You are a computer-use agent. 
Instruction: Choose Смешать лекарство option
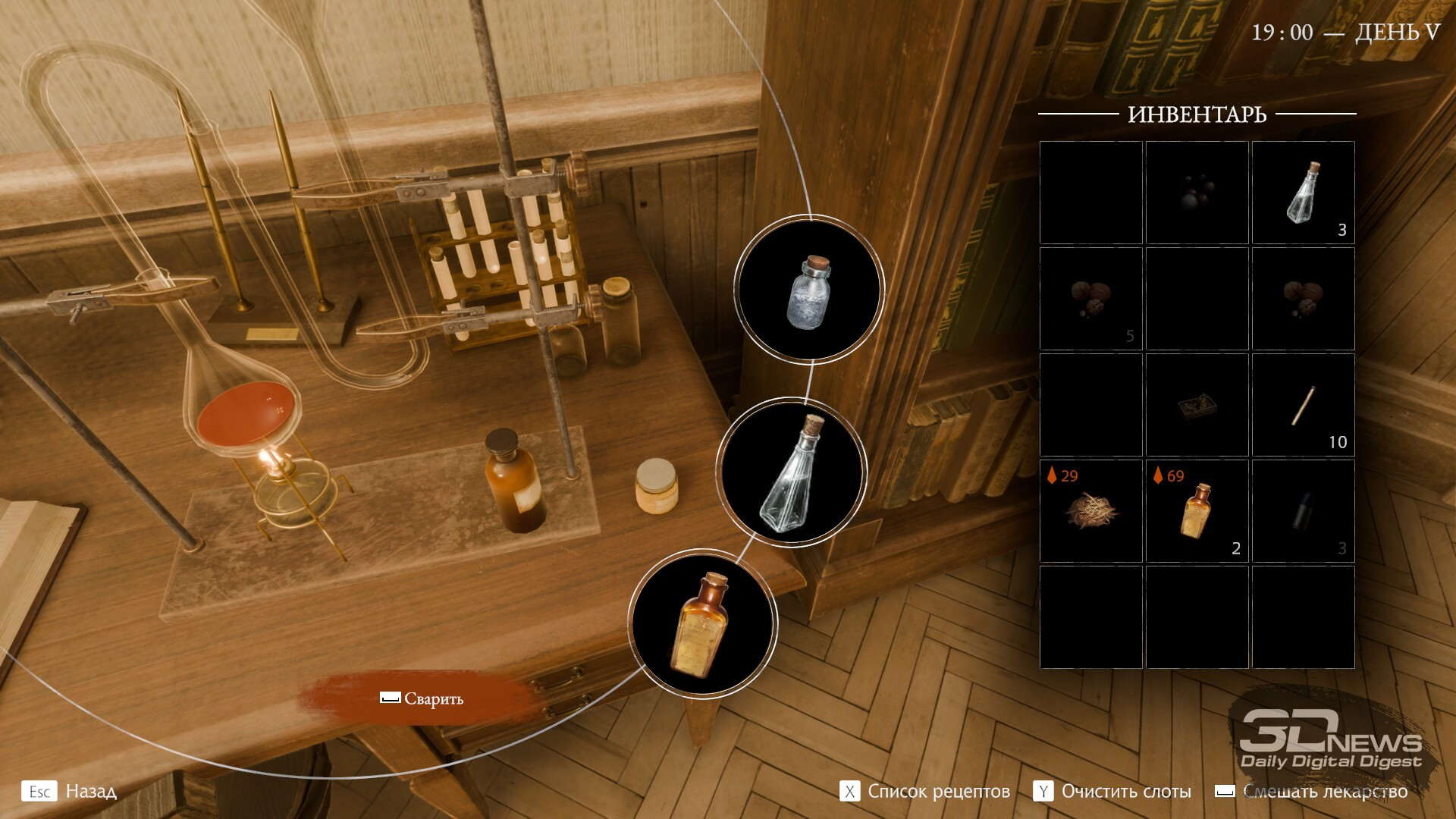click(x=1312, y=792)
